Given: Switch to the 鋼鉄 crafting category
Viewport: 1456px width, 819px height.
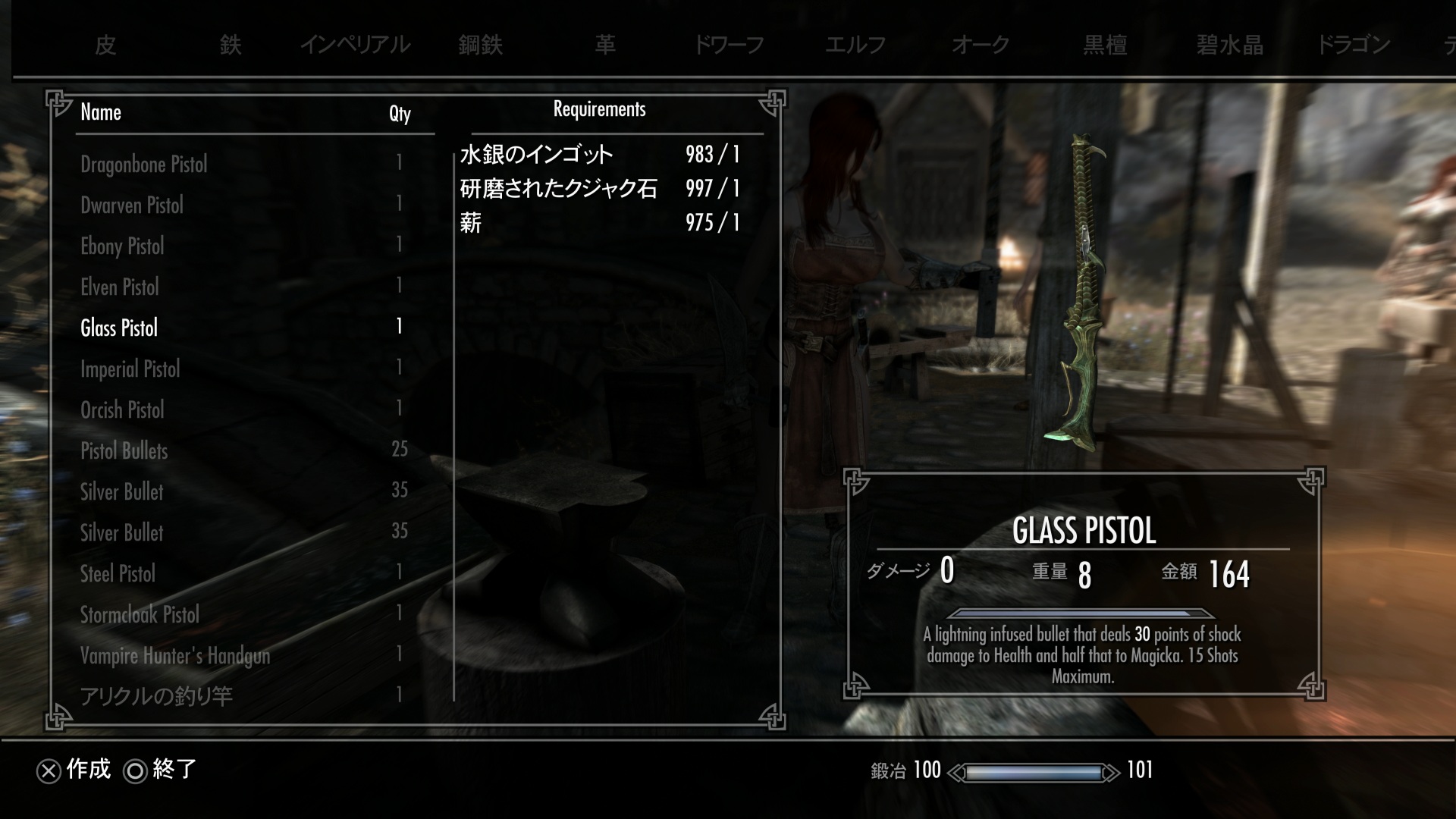Looking at the screenshot, I should (x=480, y=45).
